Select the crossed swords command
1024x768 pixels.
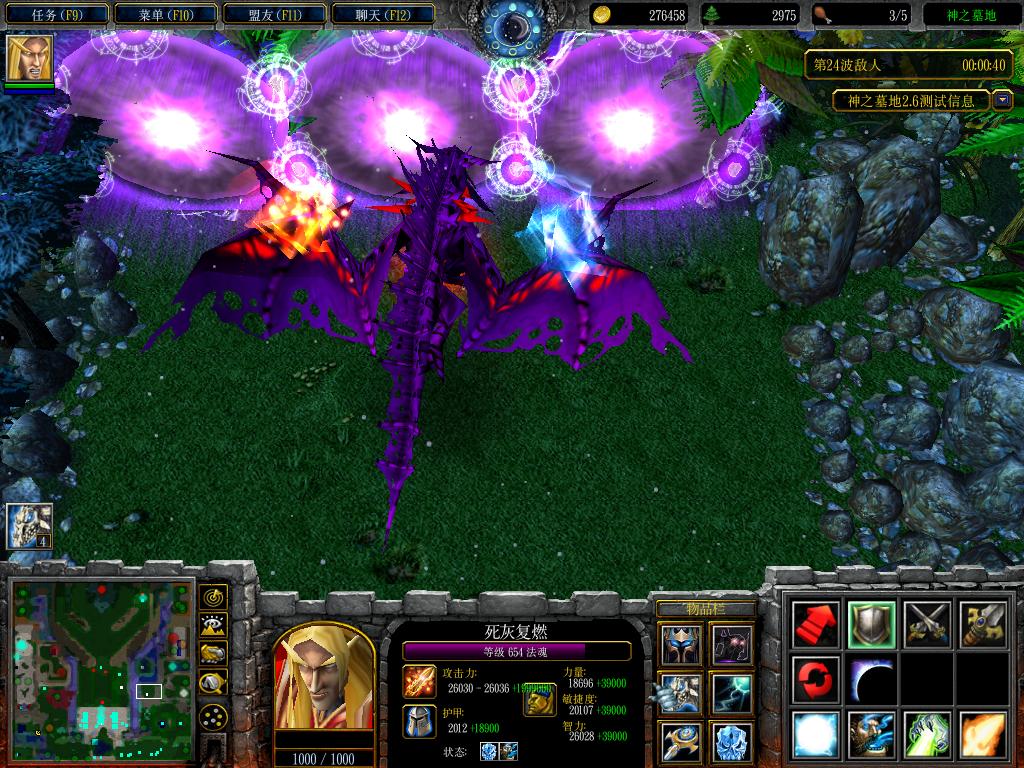(926, 625)
